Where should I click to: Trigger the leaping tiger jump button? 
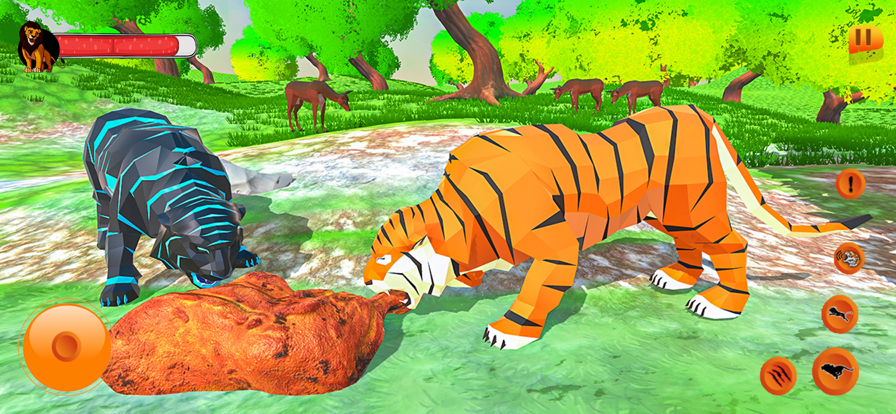coord(839,314)
